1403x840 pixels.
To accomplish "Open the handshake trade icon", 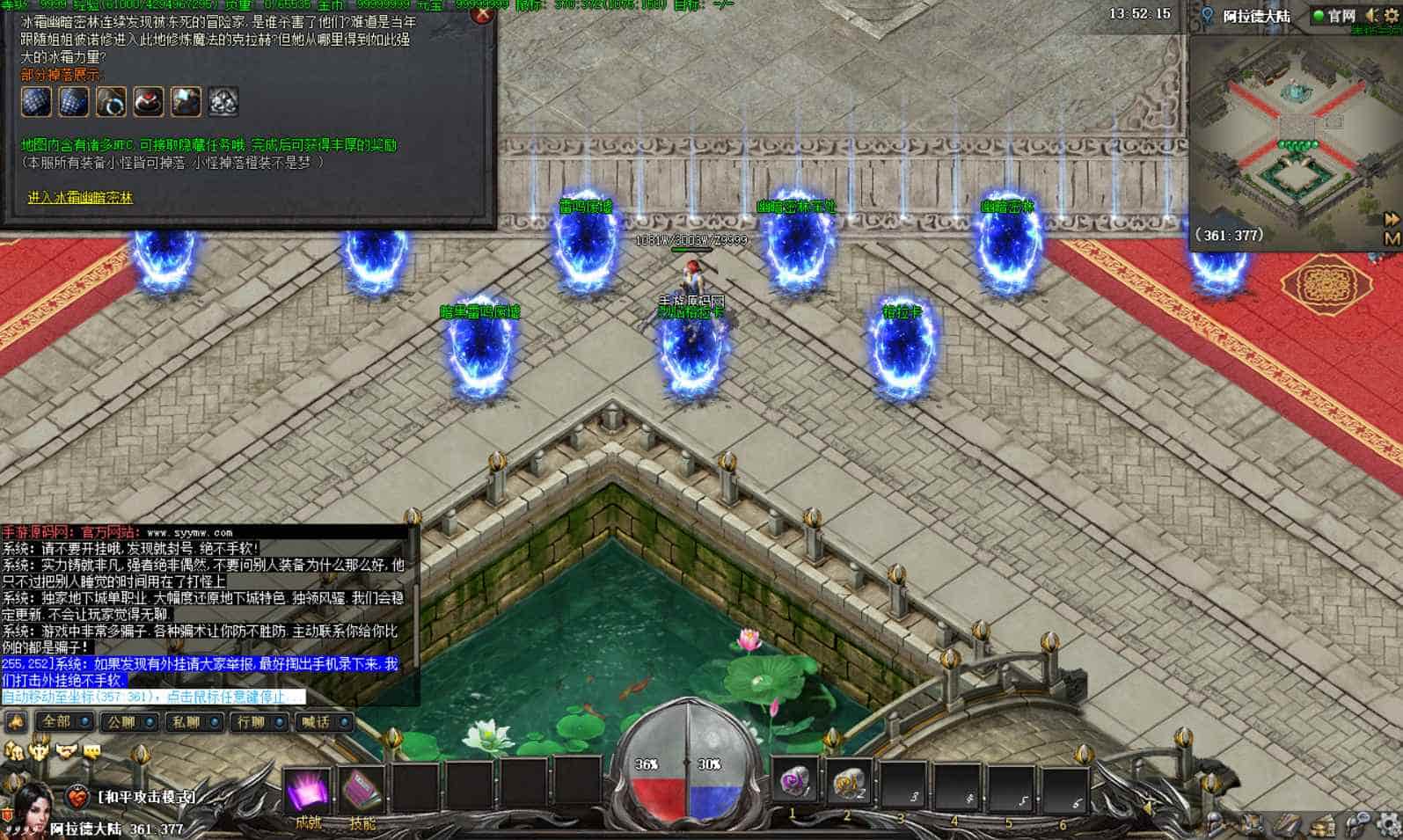I will click(x=66, y=751).
